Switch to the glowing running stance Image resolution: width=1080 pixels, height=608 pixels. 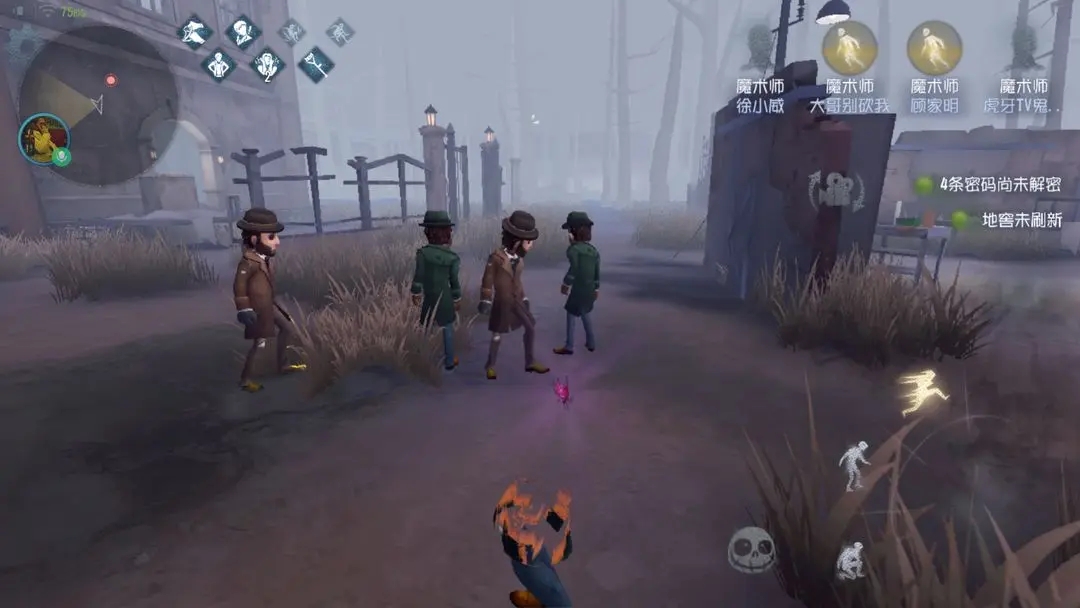coord(922,390)
